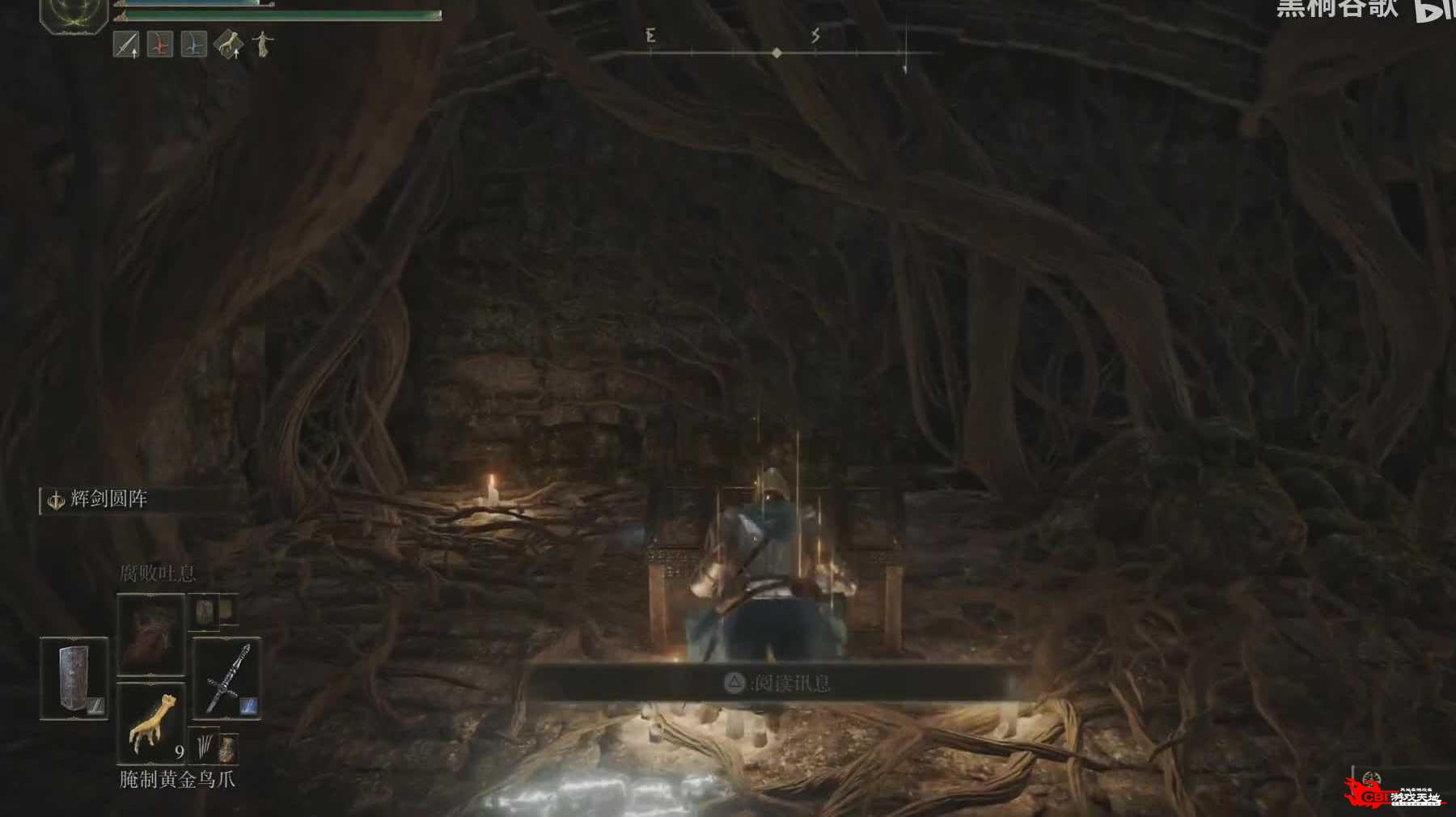Screen dimensions: 1456x817
Task: Select the greatshield left-hand slot
Action: 74,678
